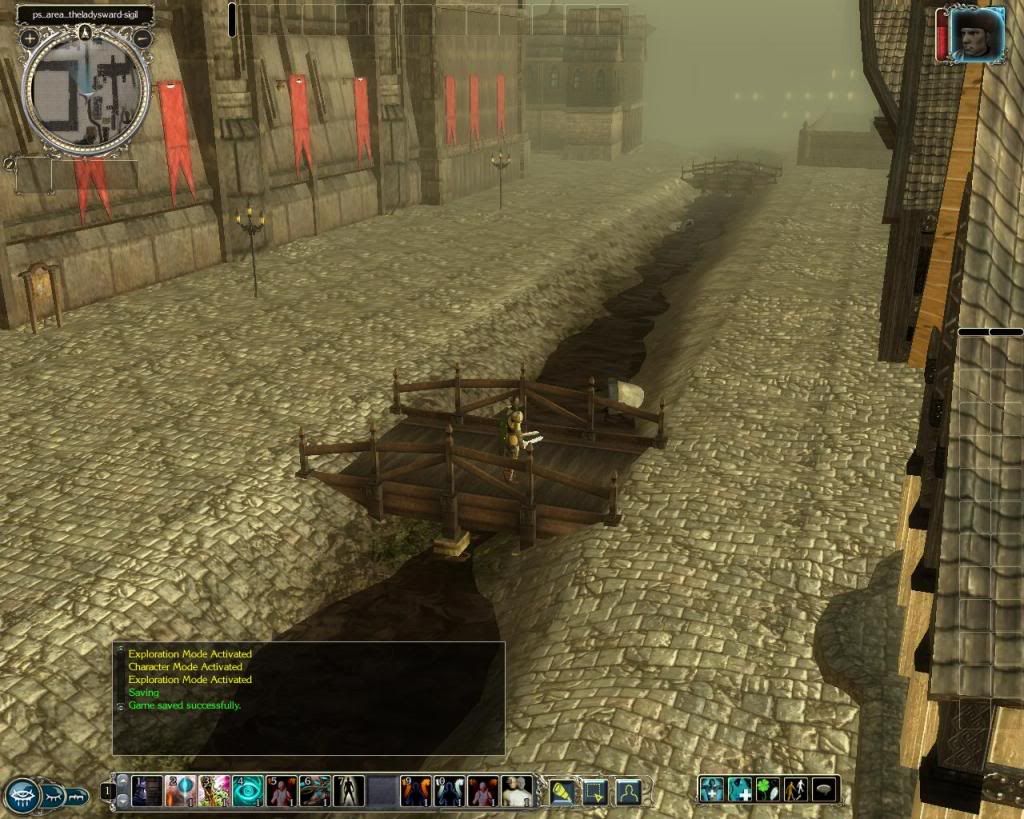
Task: Activate the blue orb spell in hotbar slot 2
Action: pyautogui.click(x=181, y=791)
